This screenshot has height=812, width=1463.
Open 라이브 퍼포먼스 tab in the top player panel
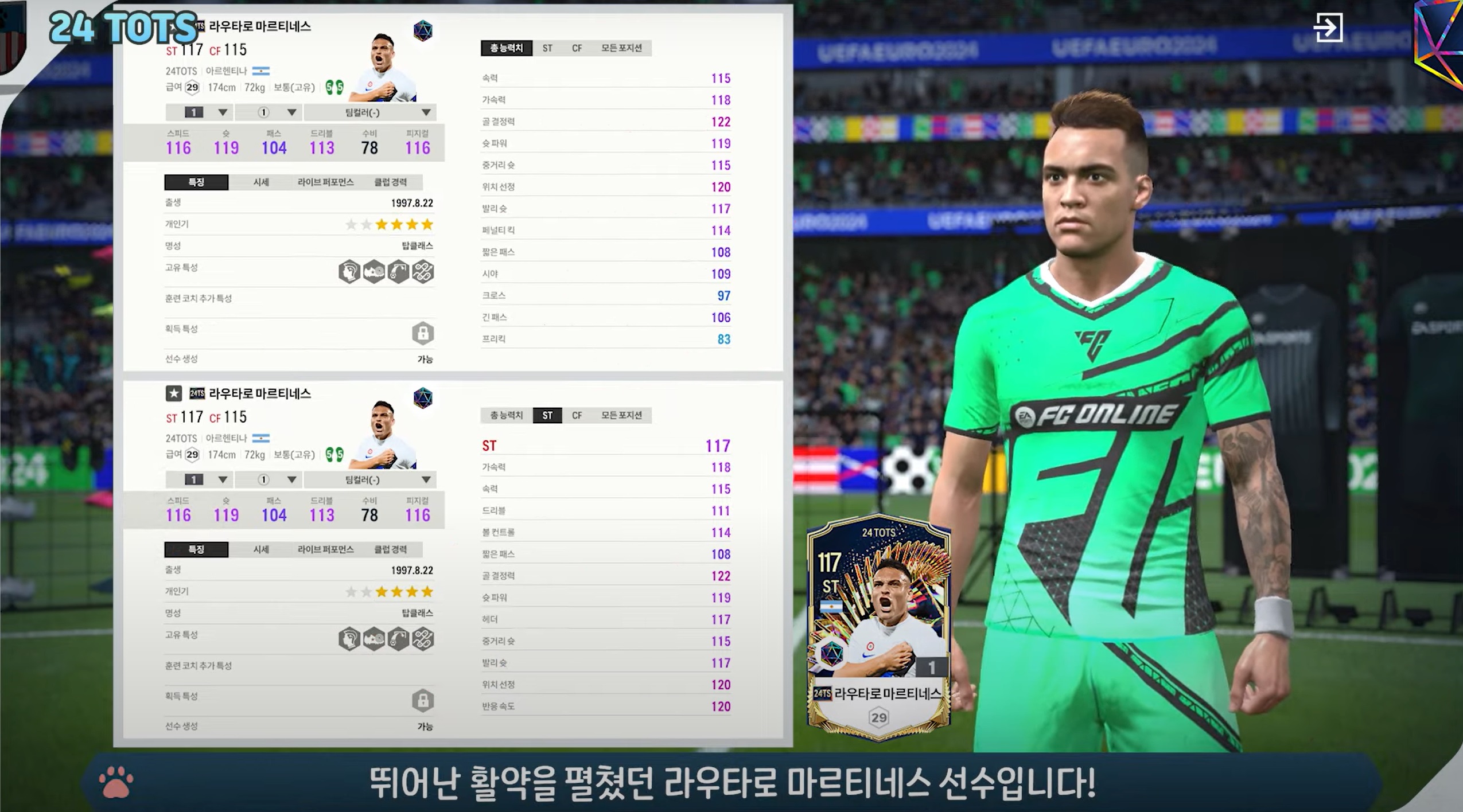click(x=325, y=182)
